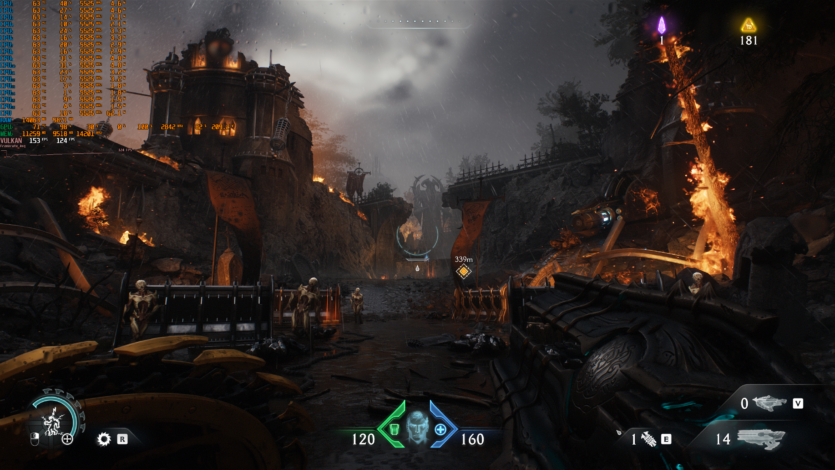Select the secondary weapon with zero ammo

point(769,404)
